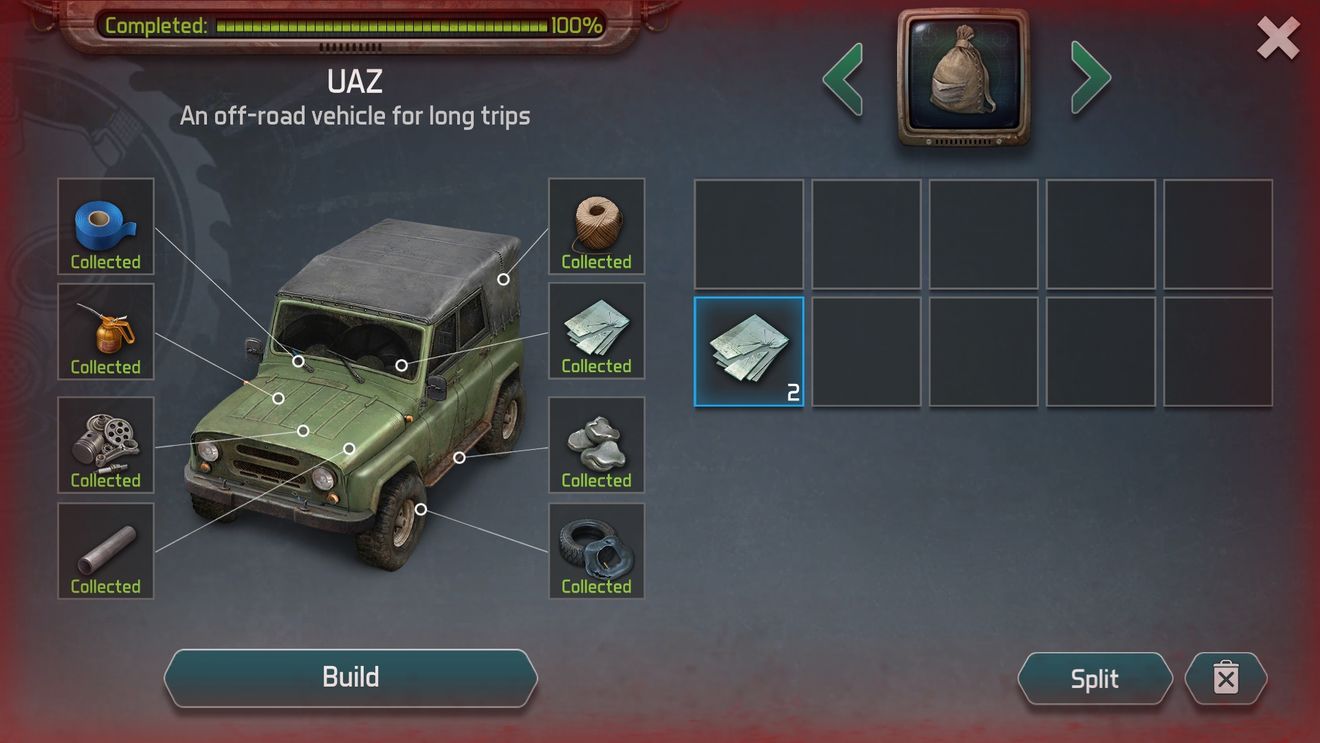Build the UAZ vehicle
This screenshot has width=1320, height=743.
(350, 678)
